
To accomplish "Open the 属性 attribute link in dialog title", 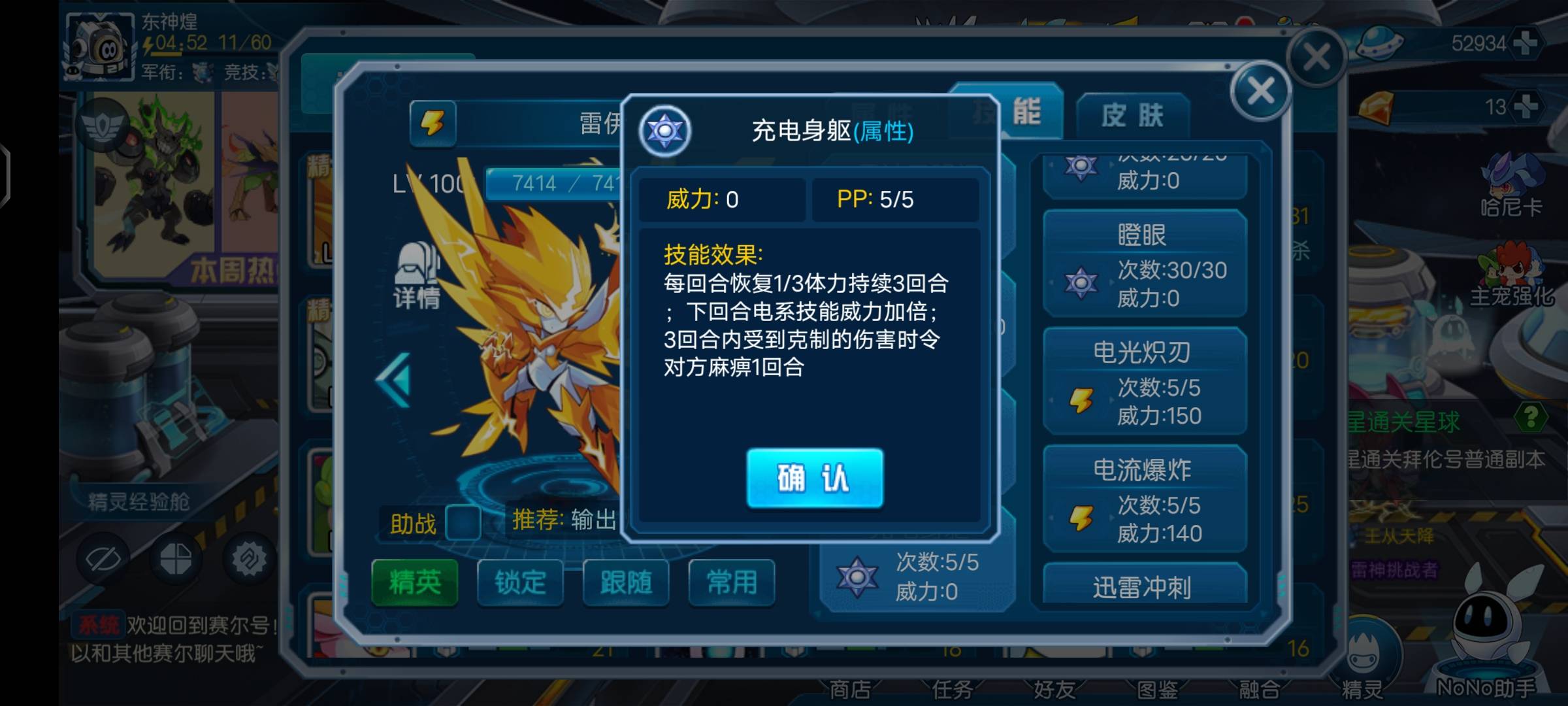I will pyautogui.click(x=884, y=133).
